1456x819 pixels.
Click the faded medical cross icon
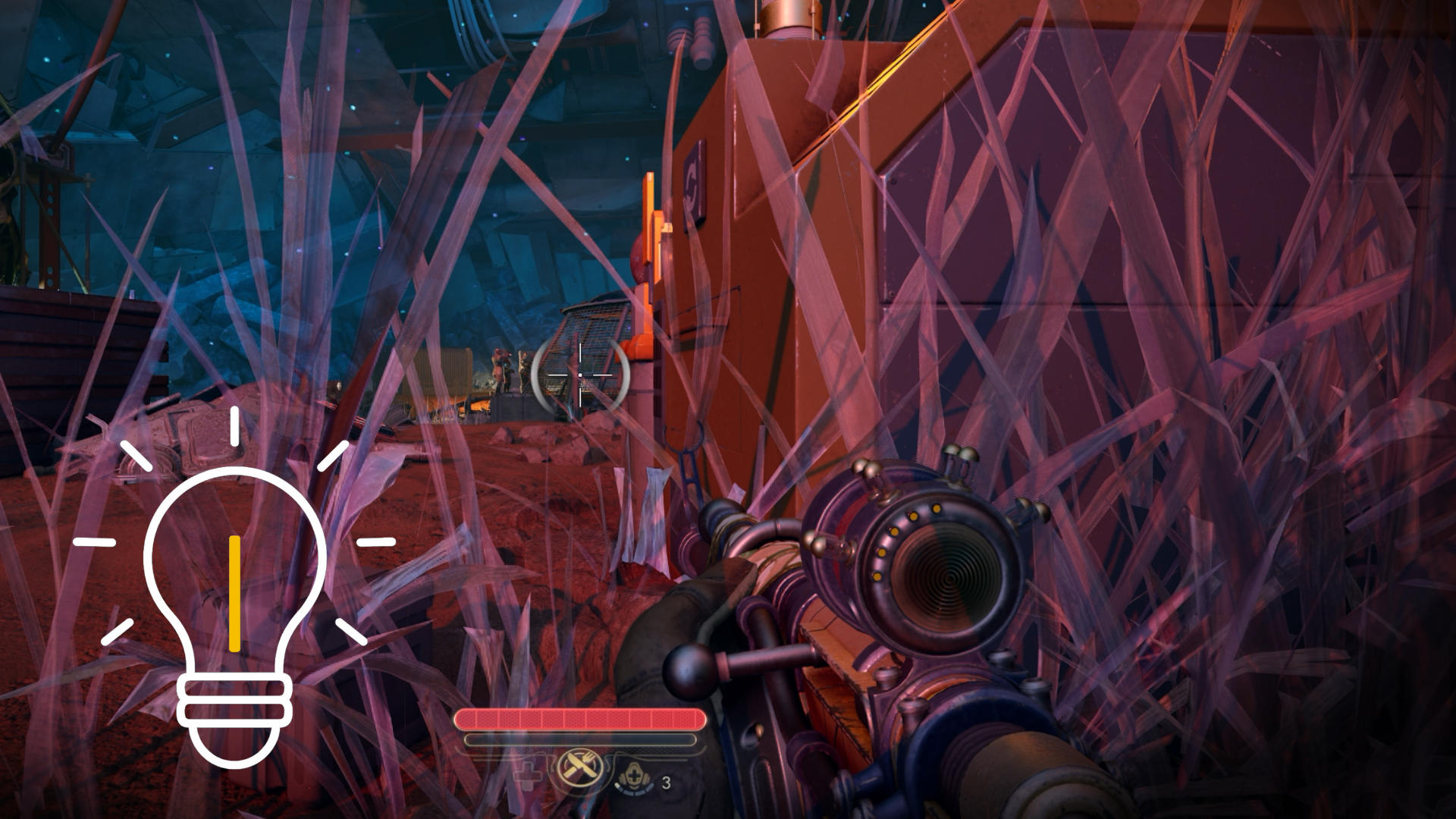coord(529,774)
